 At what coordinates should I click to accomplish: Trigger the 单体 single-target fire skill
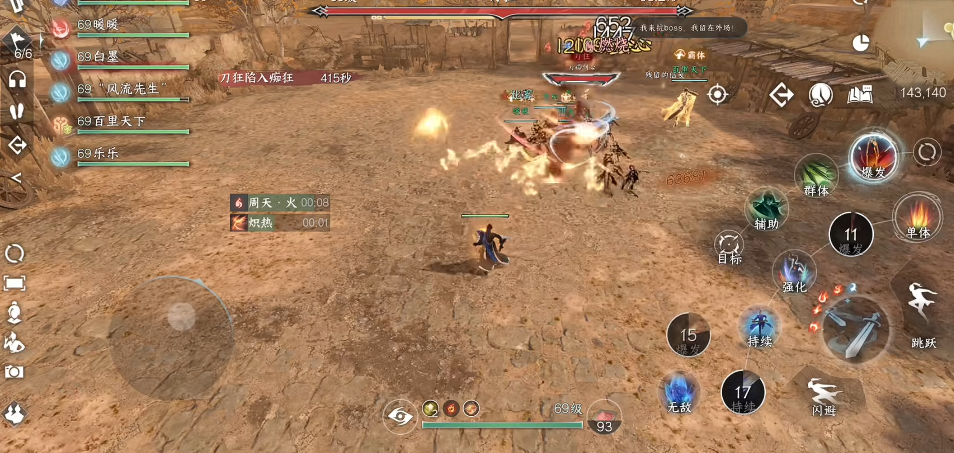click(917, 216)
